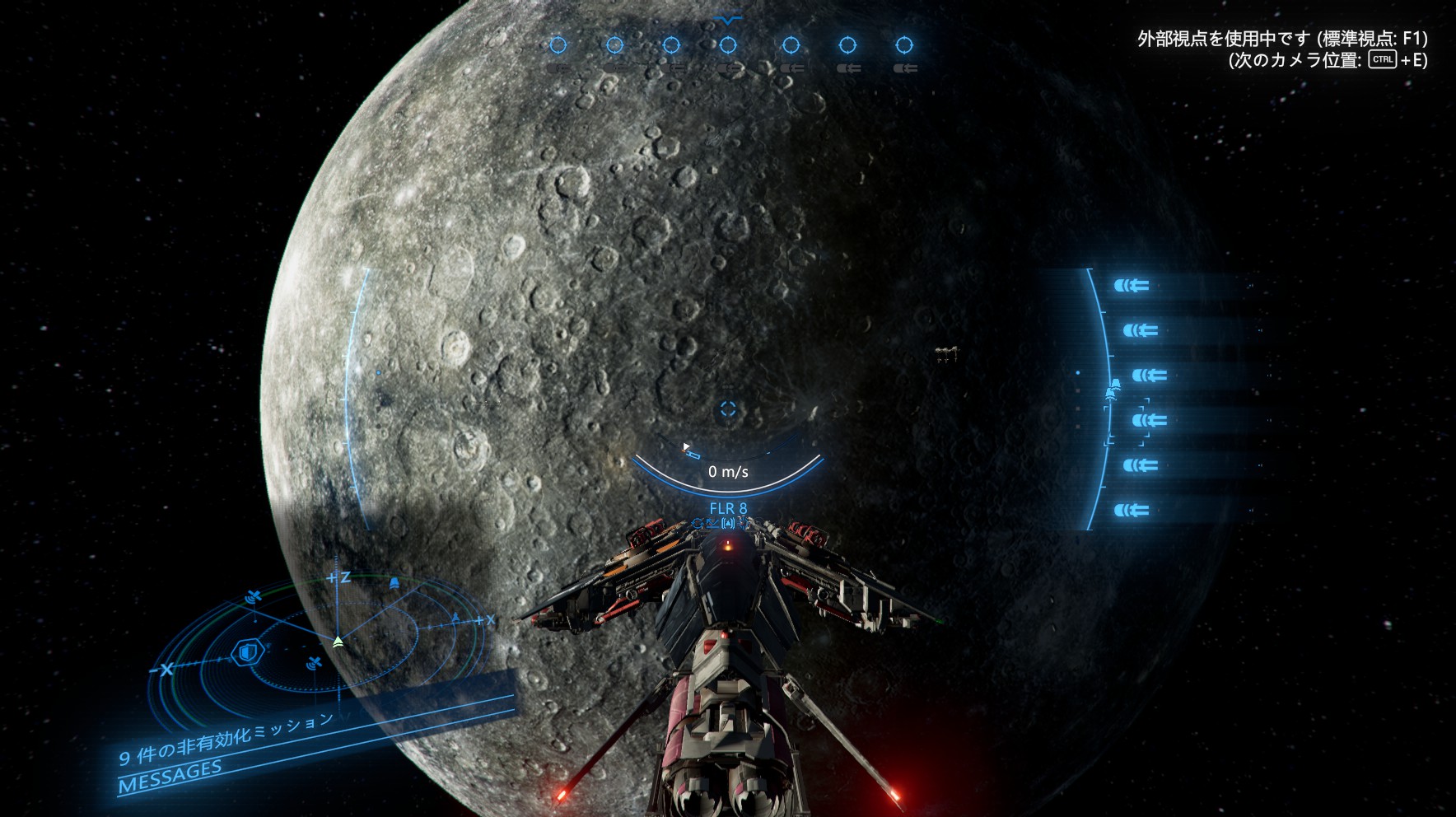This screenshot has width=1456, height=817.
Task: Toggle the flight assist cycle icon
Action: [698, 523]
